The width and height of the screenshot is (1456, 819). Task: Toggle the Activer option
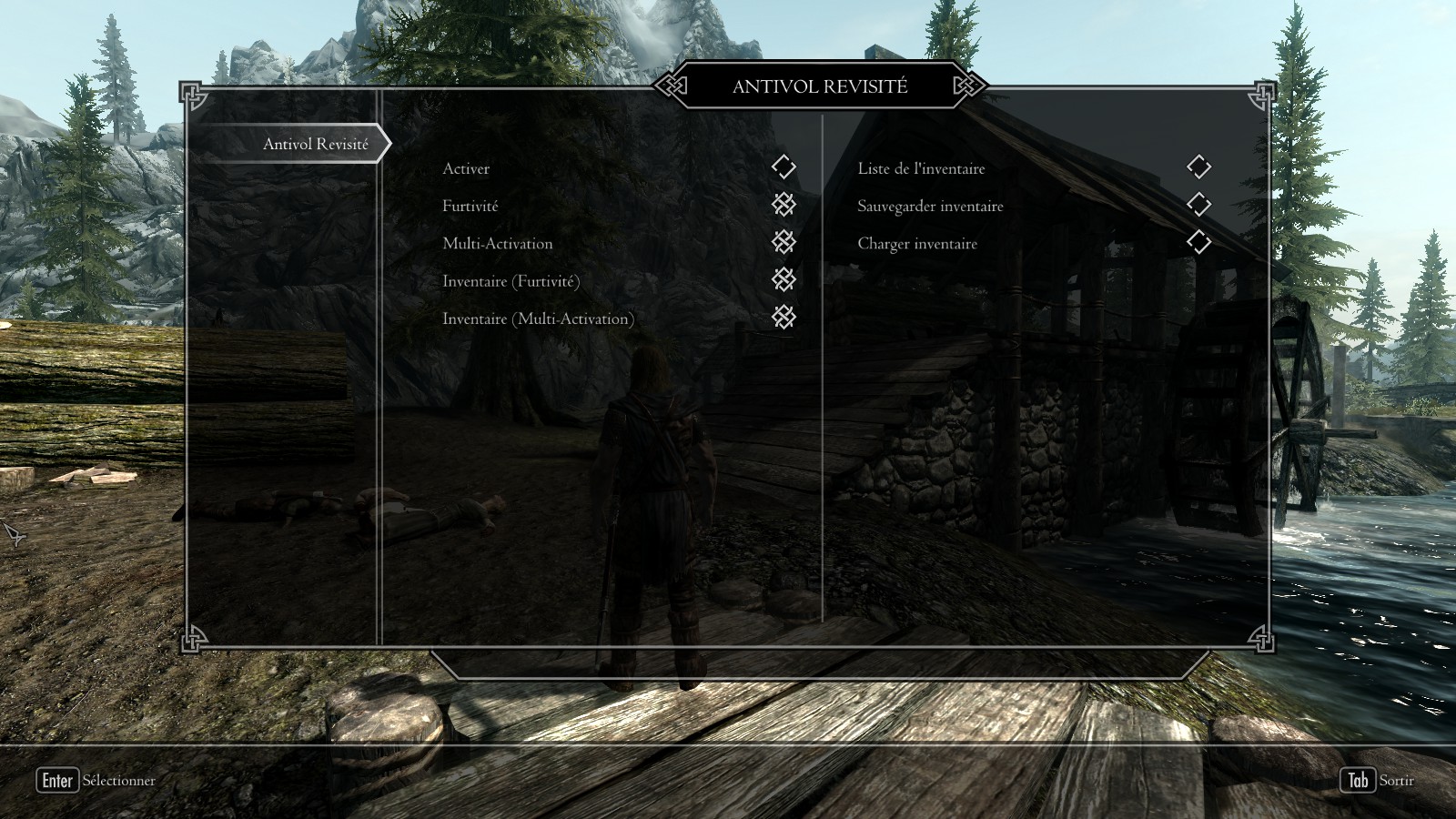(784, 167)
